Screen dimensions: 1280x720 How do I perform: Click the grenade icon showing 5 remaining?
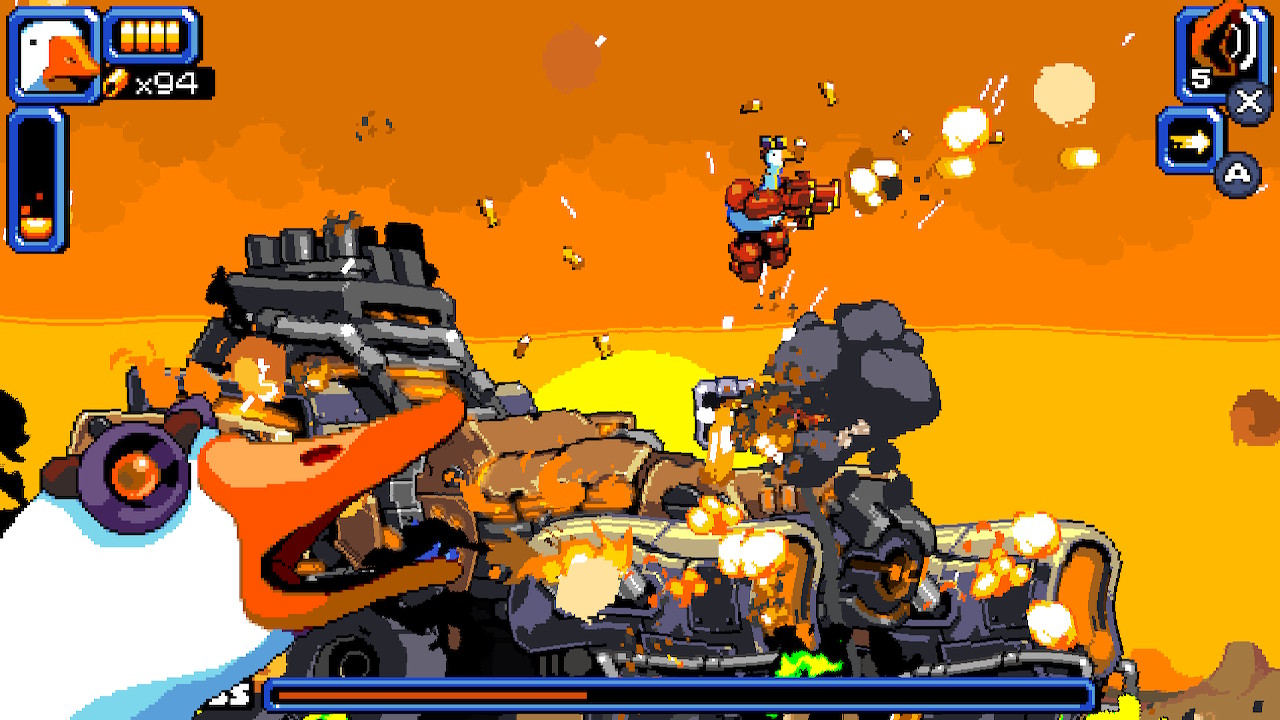pyautogui.click(x=1220, y=45)
